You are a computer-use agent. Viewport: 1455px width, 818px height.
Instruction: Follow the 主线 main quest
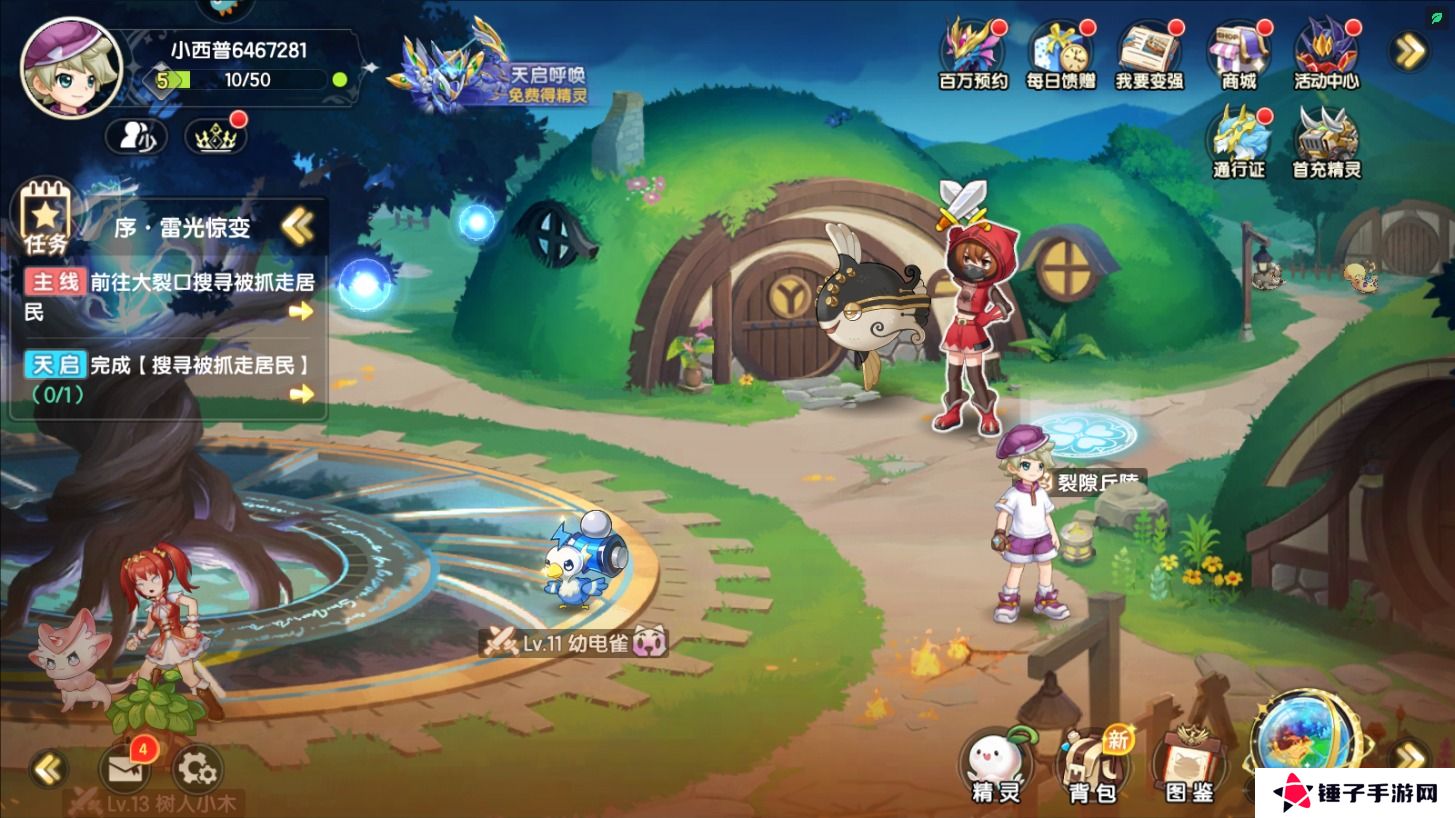(170, 296)
